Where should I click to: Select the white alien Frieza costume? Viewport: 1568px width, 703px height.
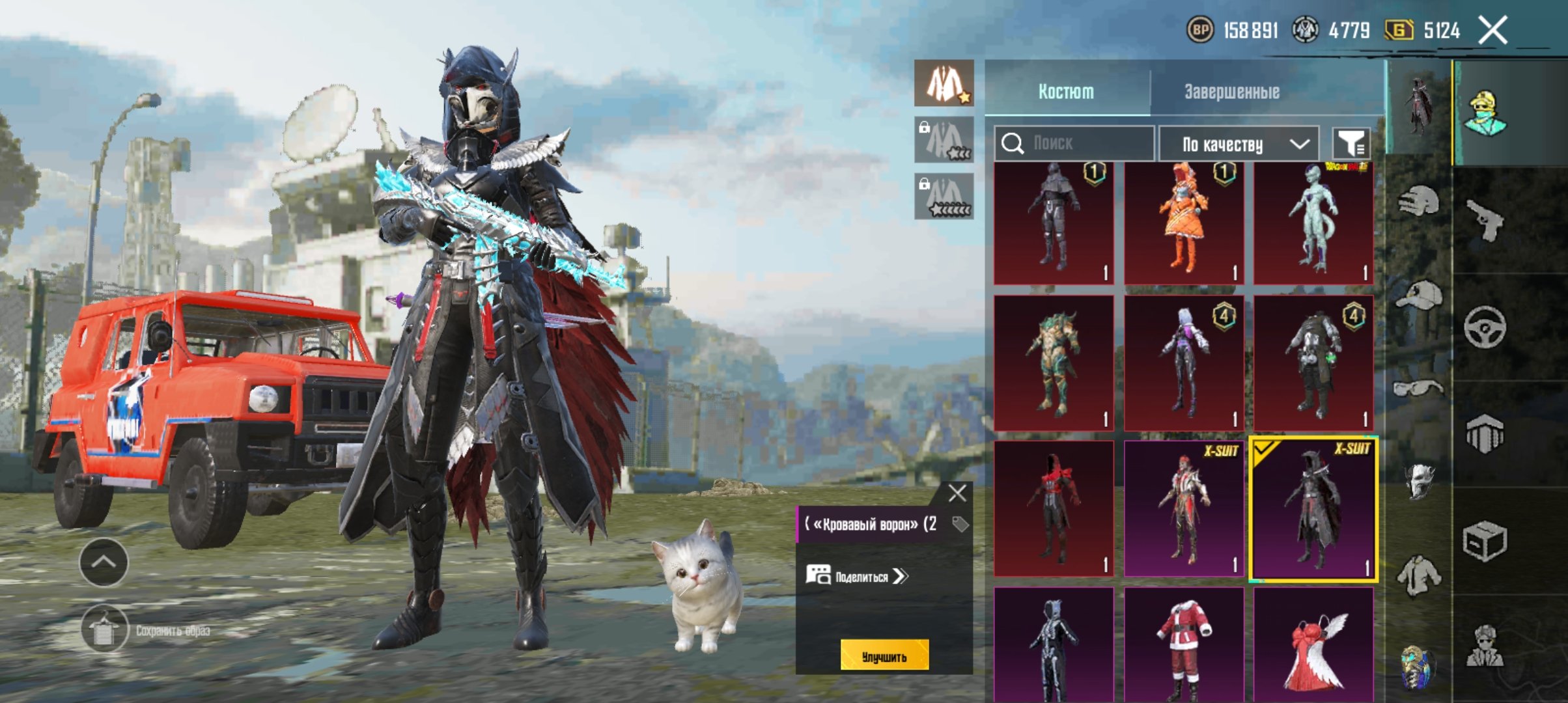pyautogui.click(x=1313, y=223)
